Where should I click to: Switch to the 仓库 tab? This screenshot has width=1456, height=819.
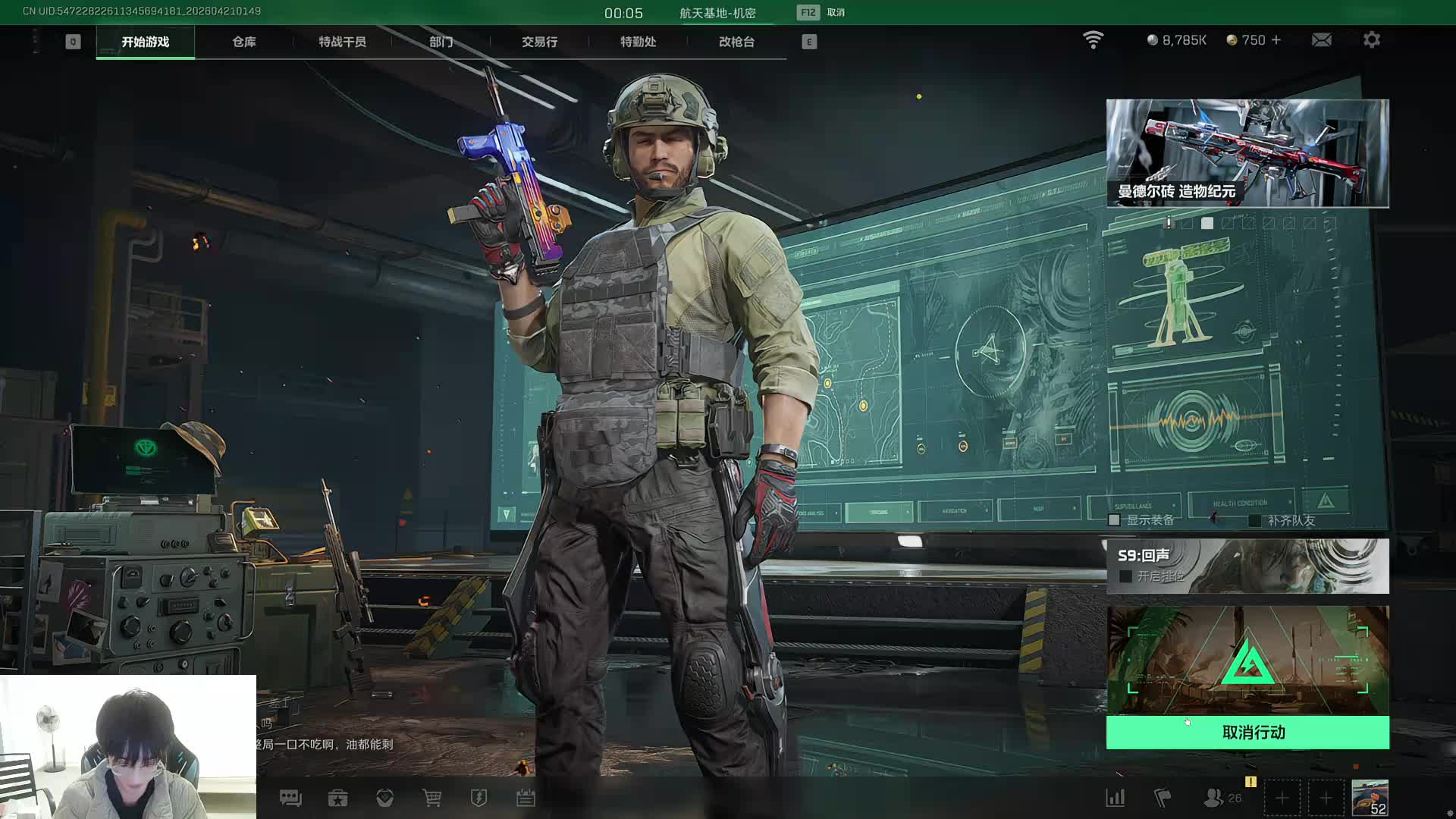[243, 42]
